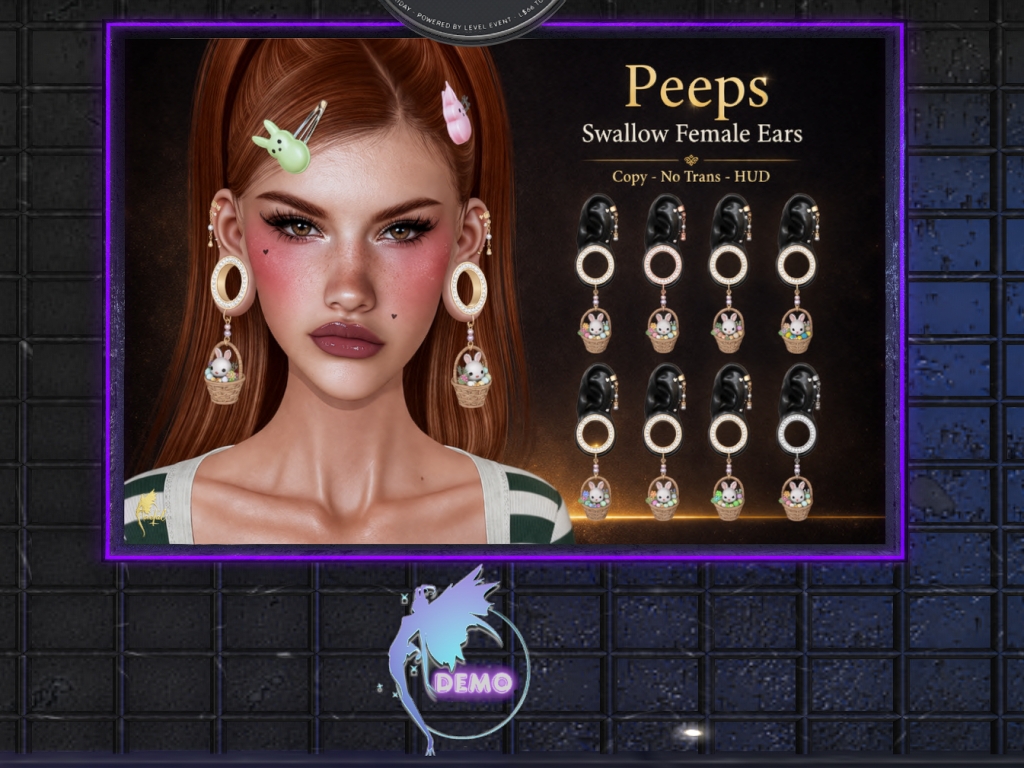Select the Peeps Swallow Female Ears vendor poster
This screenshot has width=1024, height=768.
[x=504, y=291]
